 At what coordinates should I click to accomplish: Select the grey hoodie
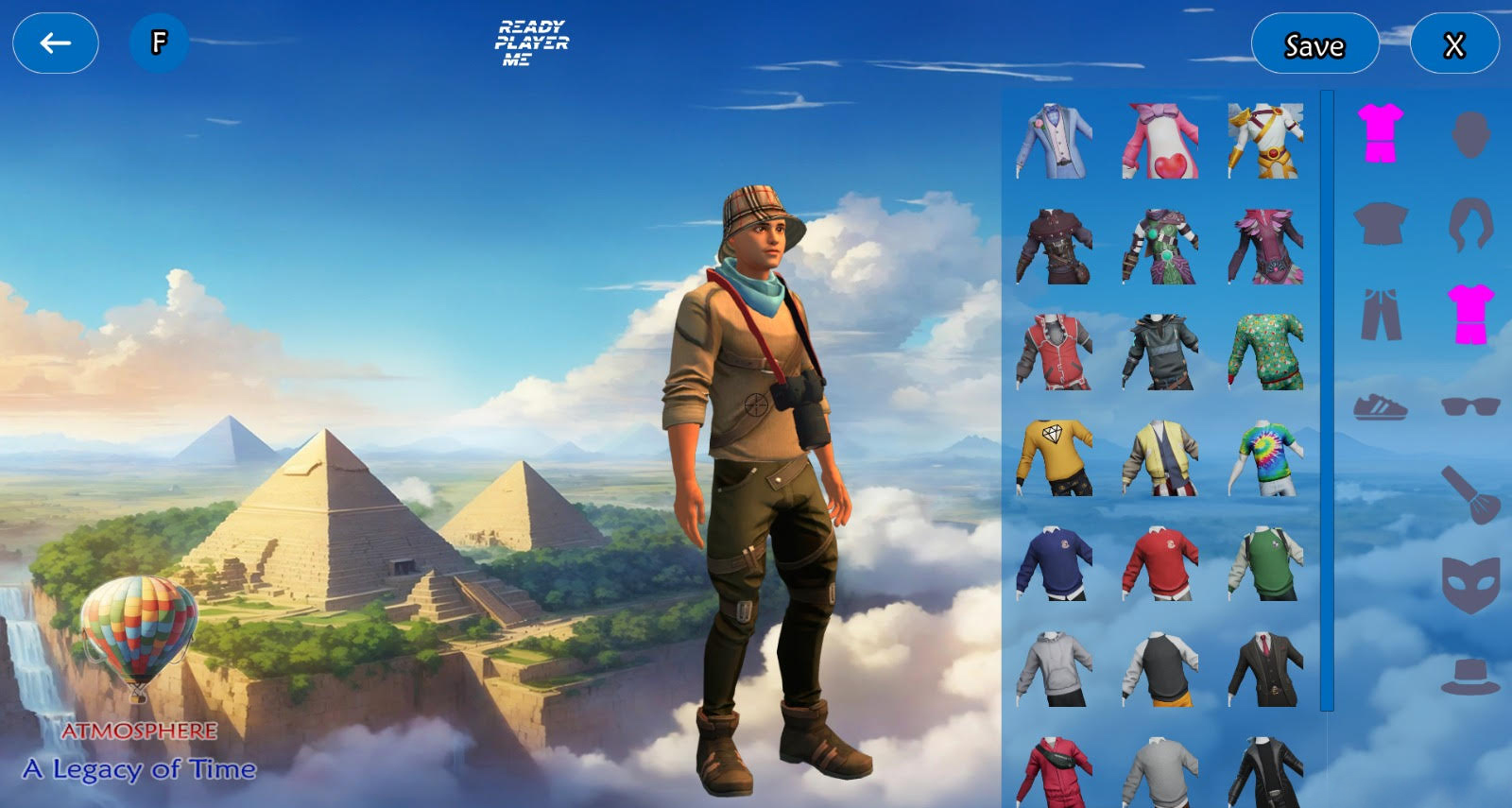click(x=1054, y=669)
